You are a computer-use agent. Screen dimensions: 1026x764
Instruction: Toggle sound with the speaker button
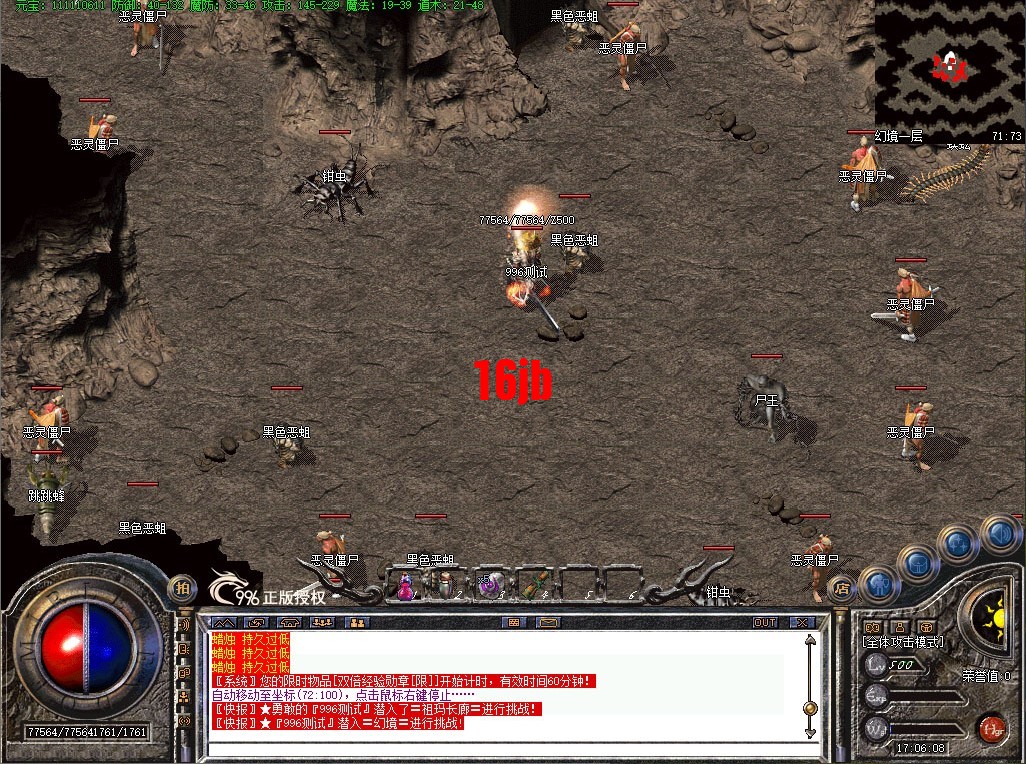(x=999, y=532)
